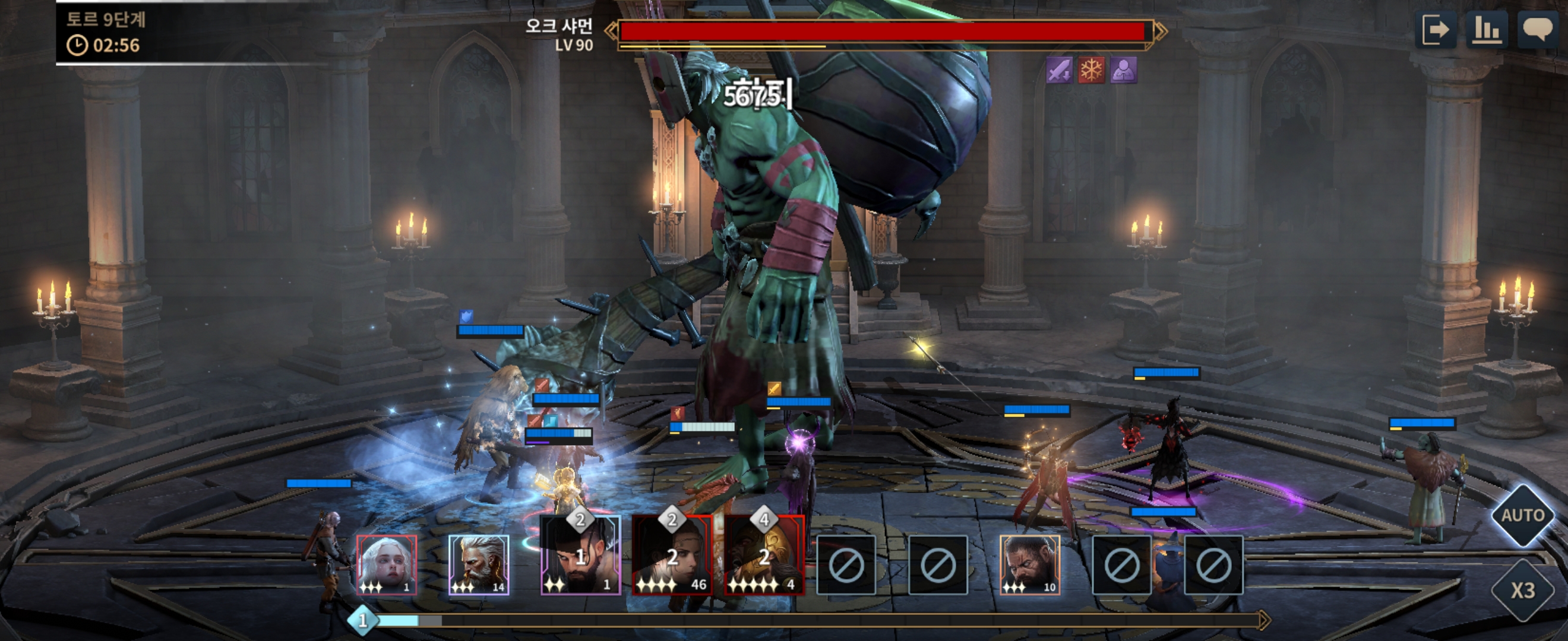Toggle AUTO battle mode
The width and height of the screenshot is (1568, 641).
[1522, 515]
